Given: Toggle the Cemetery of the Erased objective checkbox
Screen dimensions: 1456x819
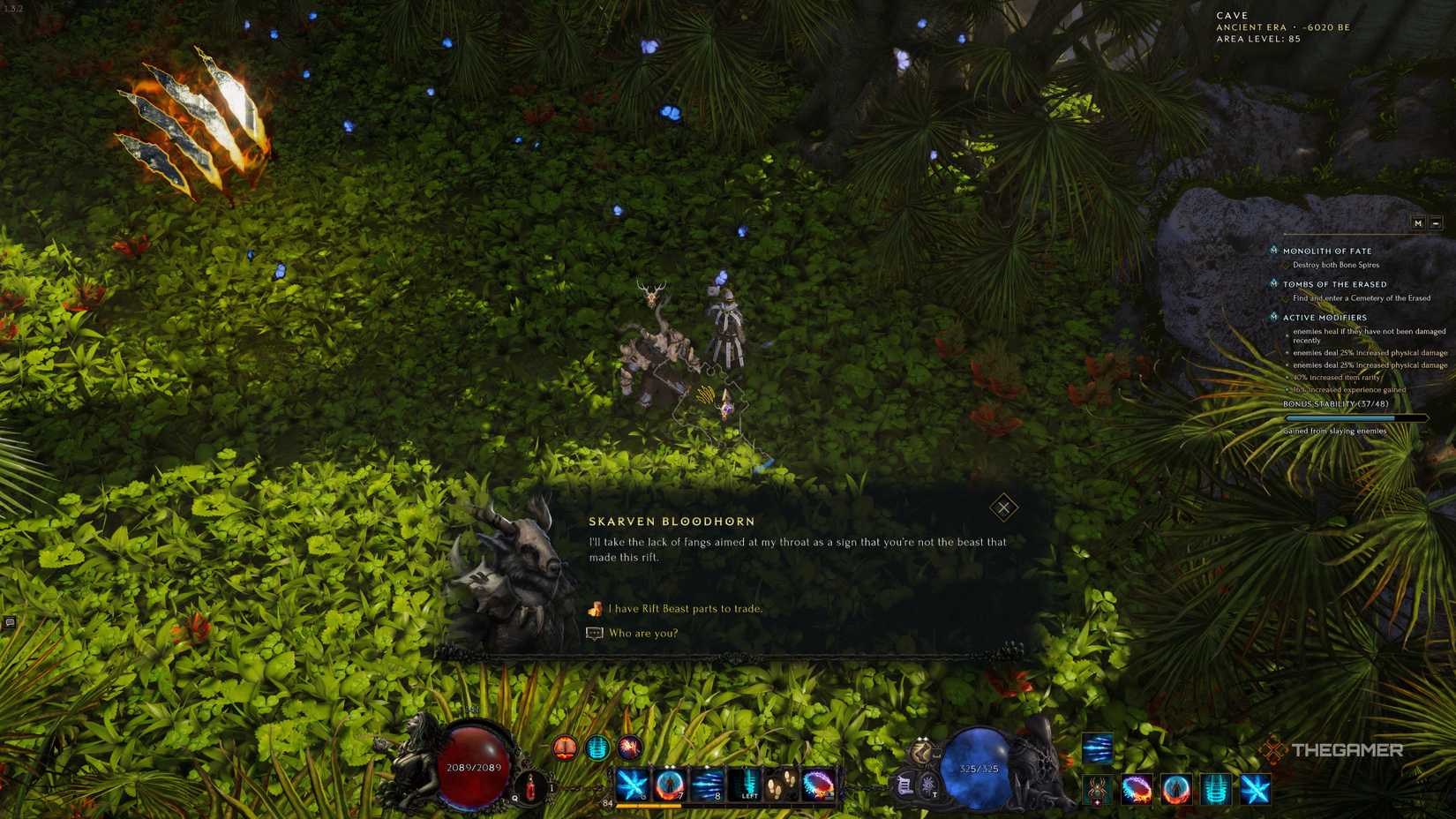Looking at the screenshot, I should pos(1286,298).
